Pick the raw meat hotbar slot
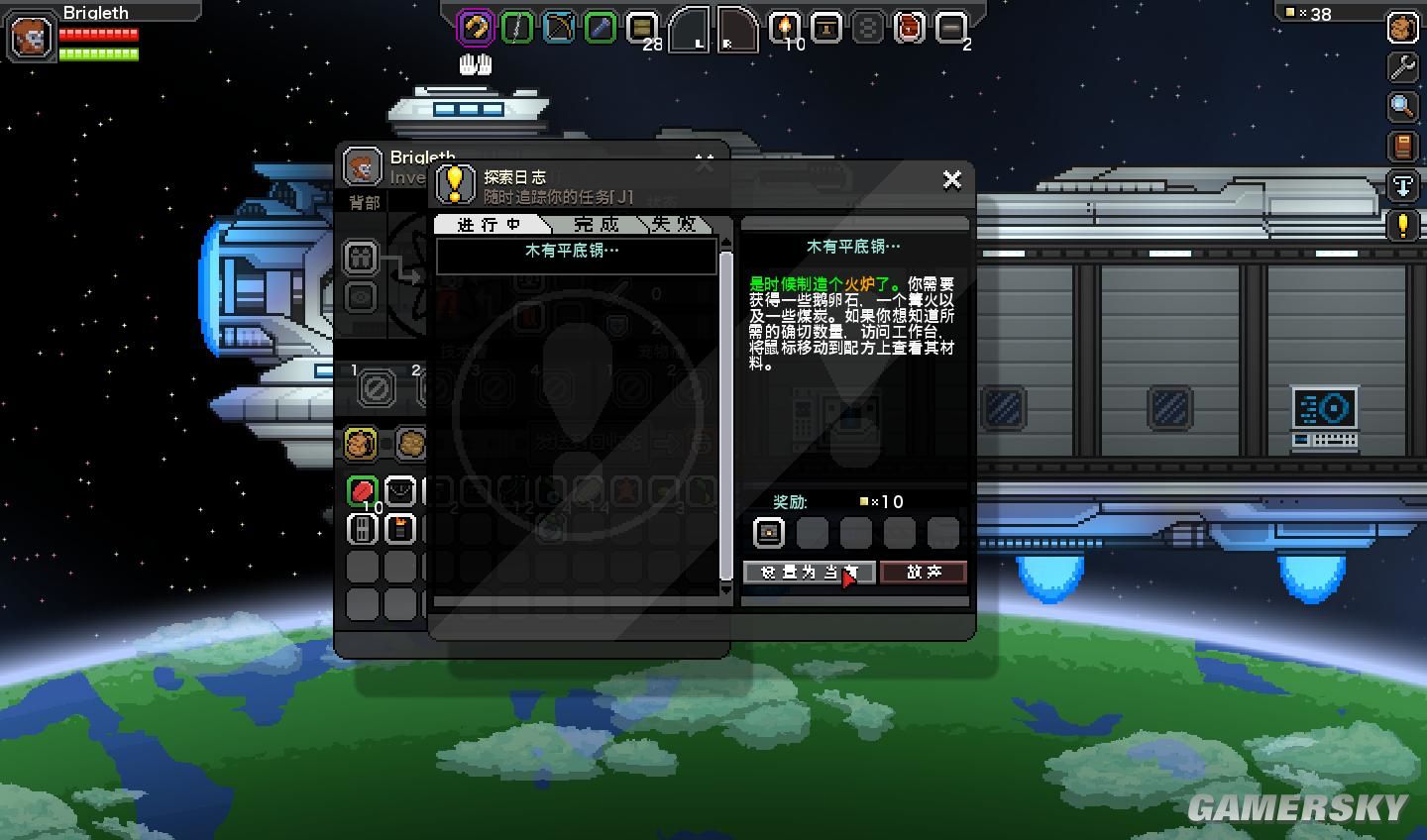This screenshot has width=1427, height=840. click(x=909, y=28)
